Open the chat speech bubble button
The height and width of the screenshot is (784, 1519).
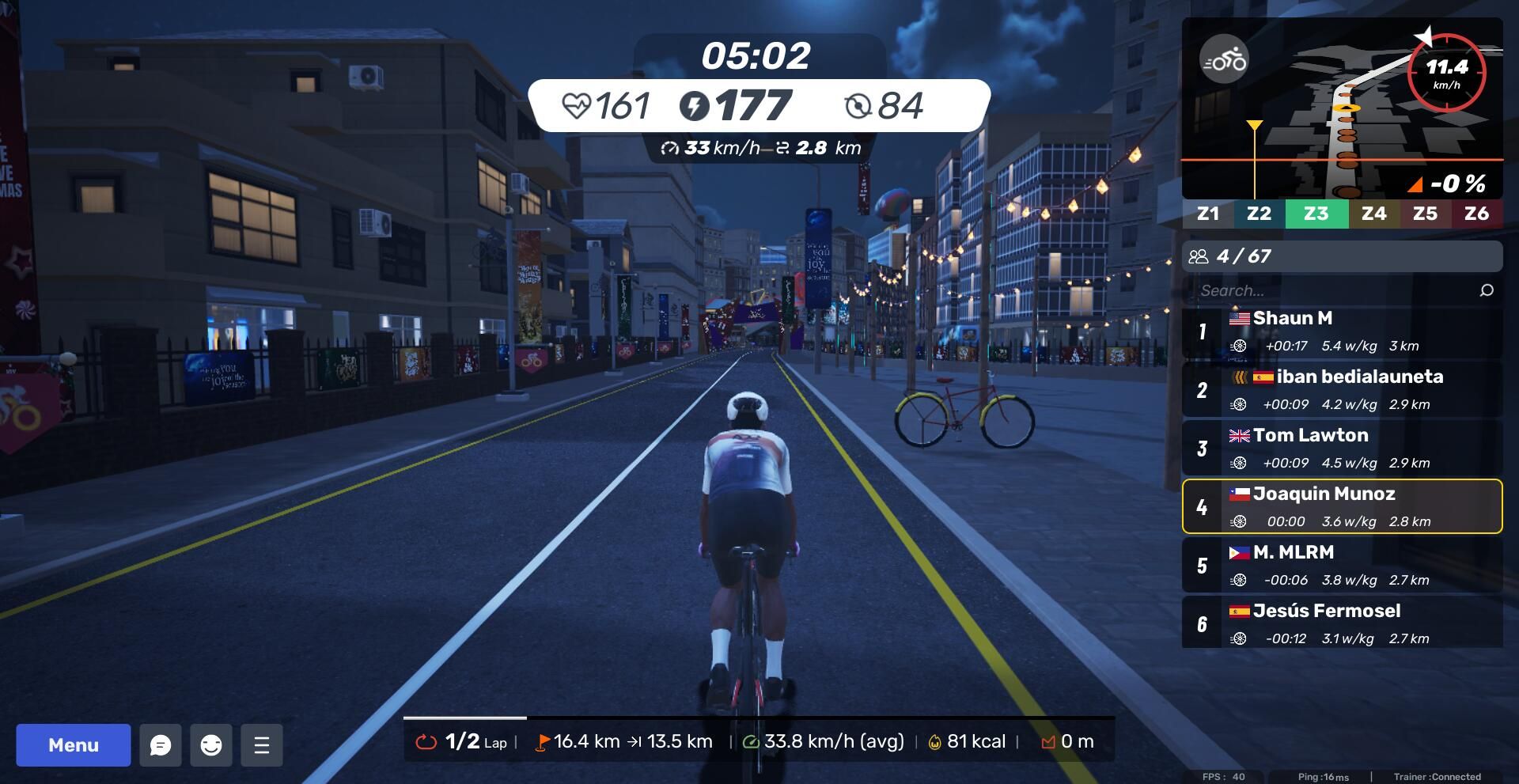(161, 745)
